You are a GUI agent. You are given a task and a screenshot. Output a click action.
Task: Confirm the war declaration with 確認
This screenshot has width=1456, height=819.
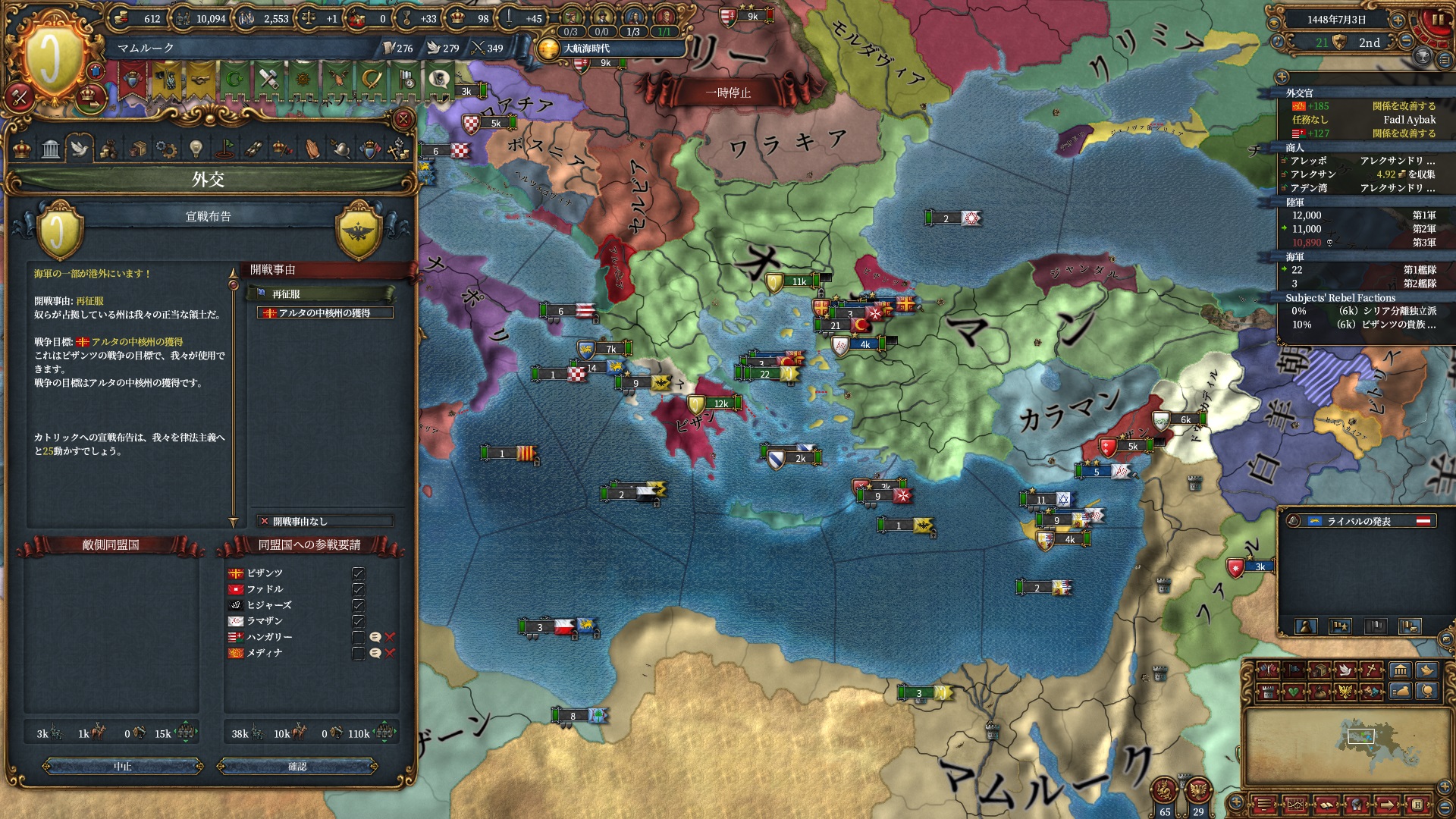297,767
